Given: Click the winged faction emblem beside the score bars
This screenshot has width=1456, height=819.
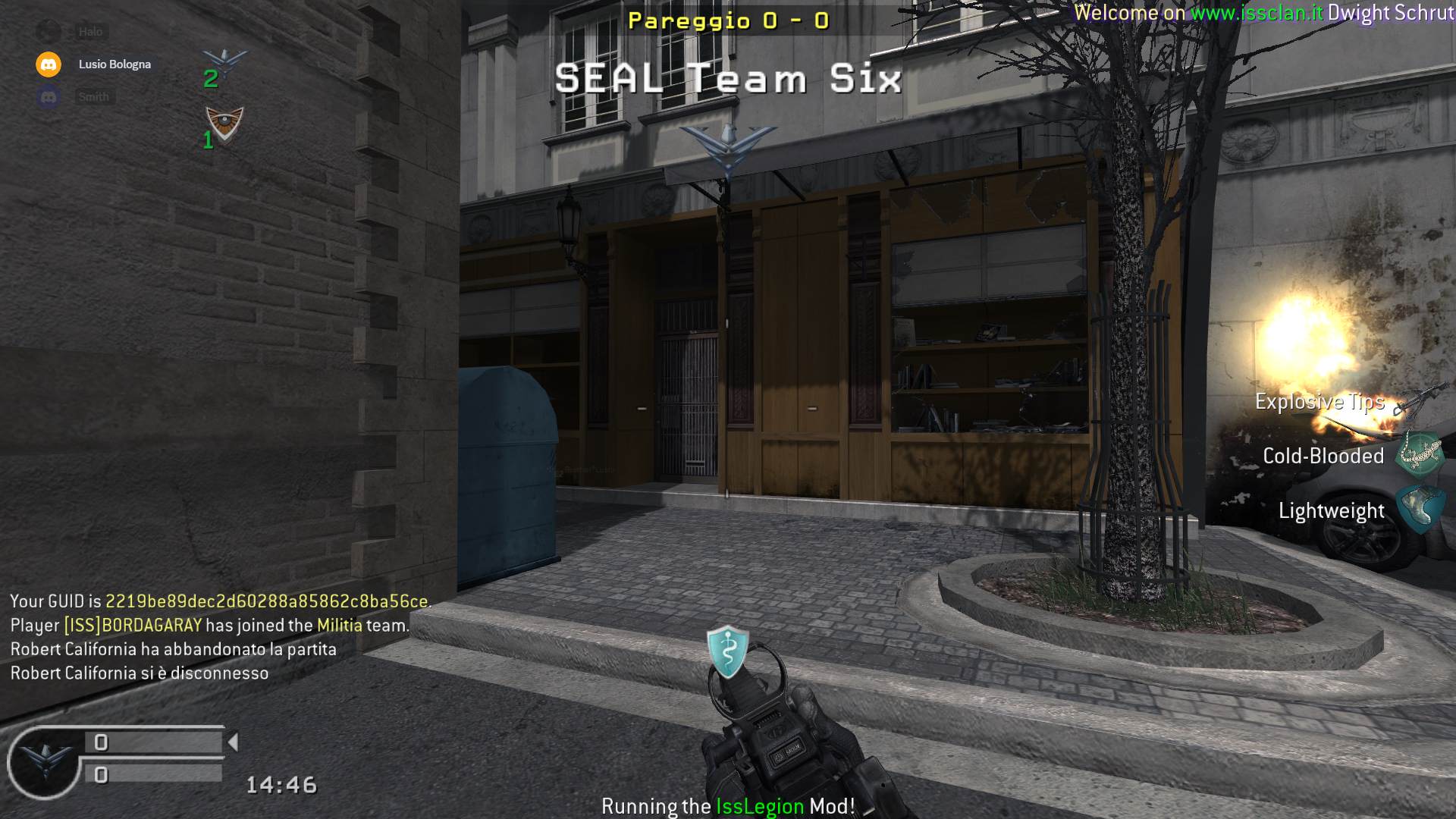Looking at the screenshot, I should tap(44, 761).
